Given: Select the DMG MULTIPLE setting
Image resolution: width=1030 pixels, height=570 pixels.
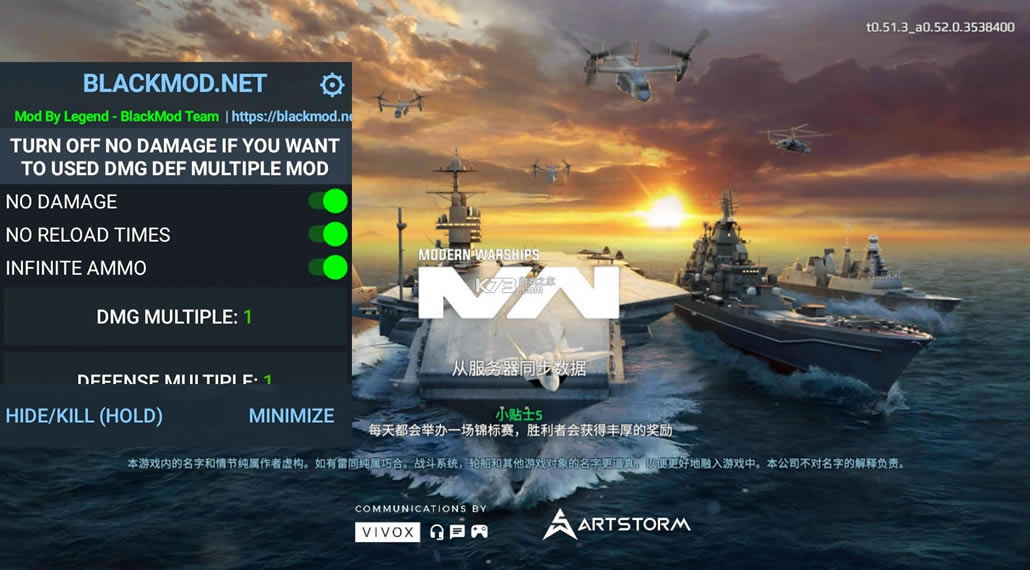Looking at the screenshot, I should (175, 317).
